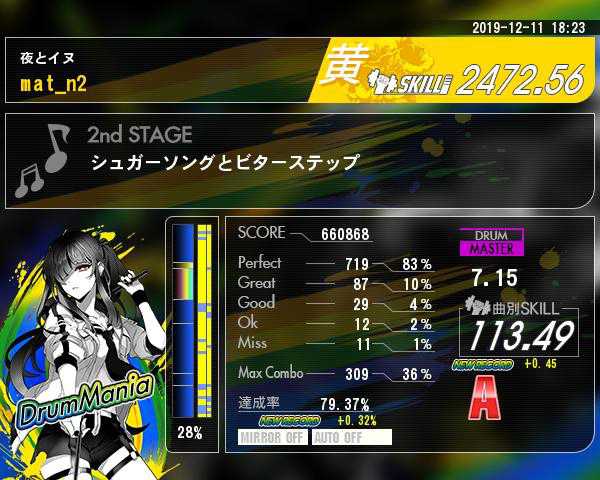
Task: Select the 2nd STAGE song title panel
Action: (x=300, y=160)
